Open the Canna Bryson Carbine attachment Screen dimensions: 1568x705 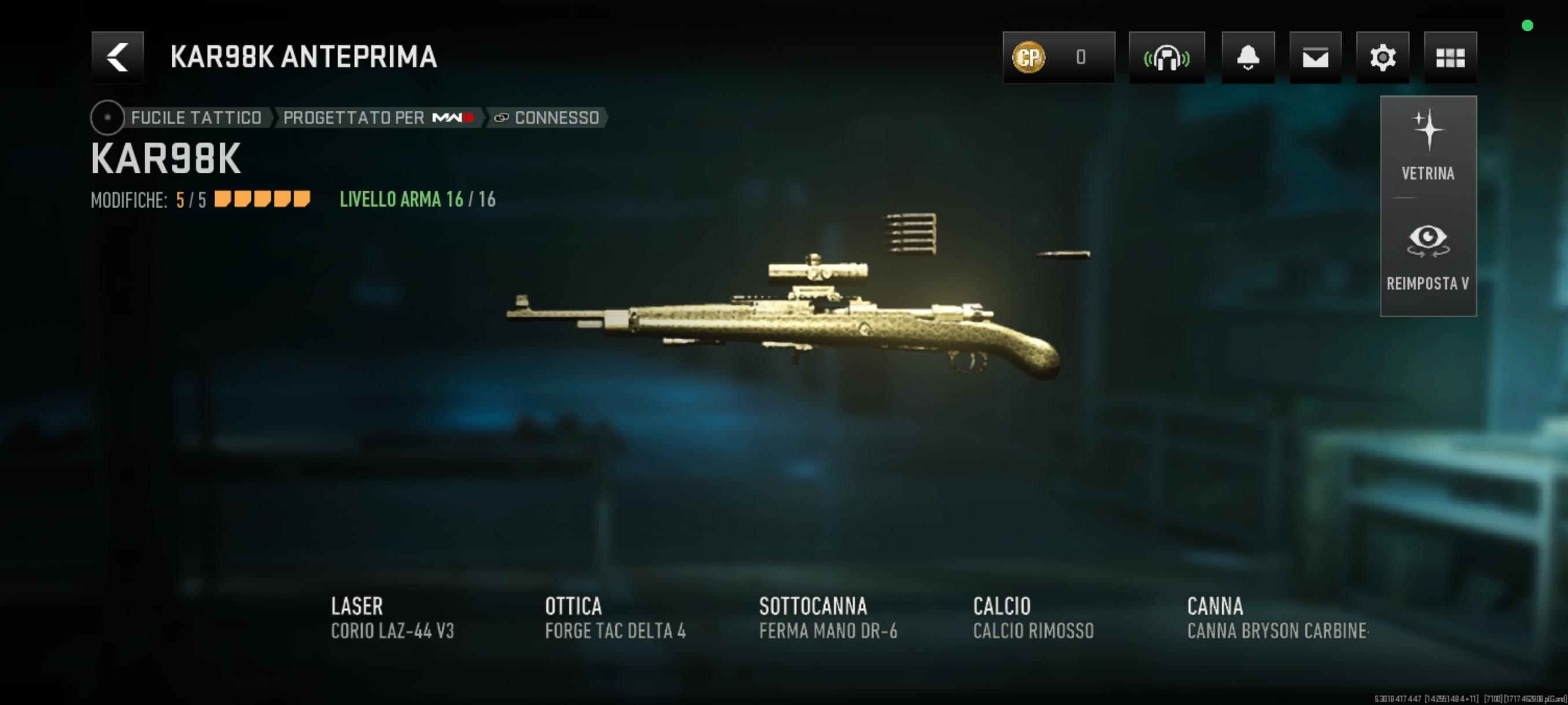1278,617
